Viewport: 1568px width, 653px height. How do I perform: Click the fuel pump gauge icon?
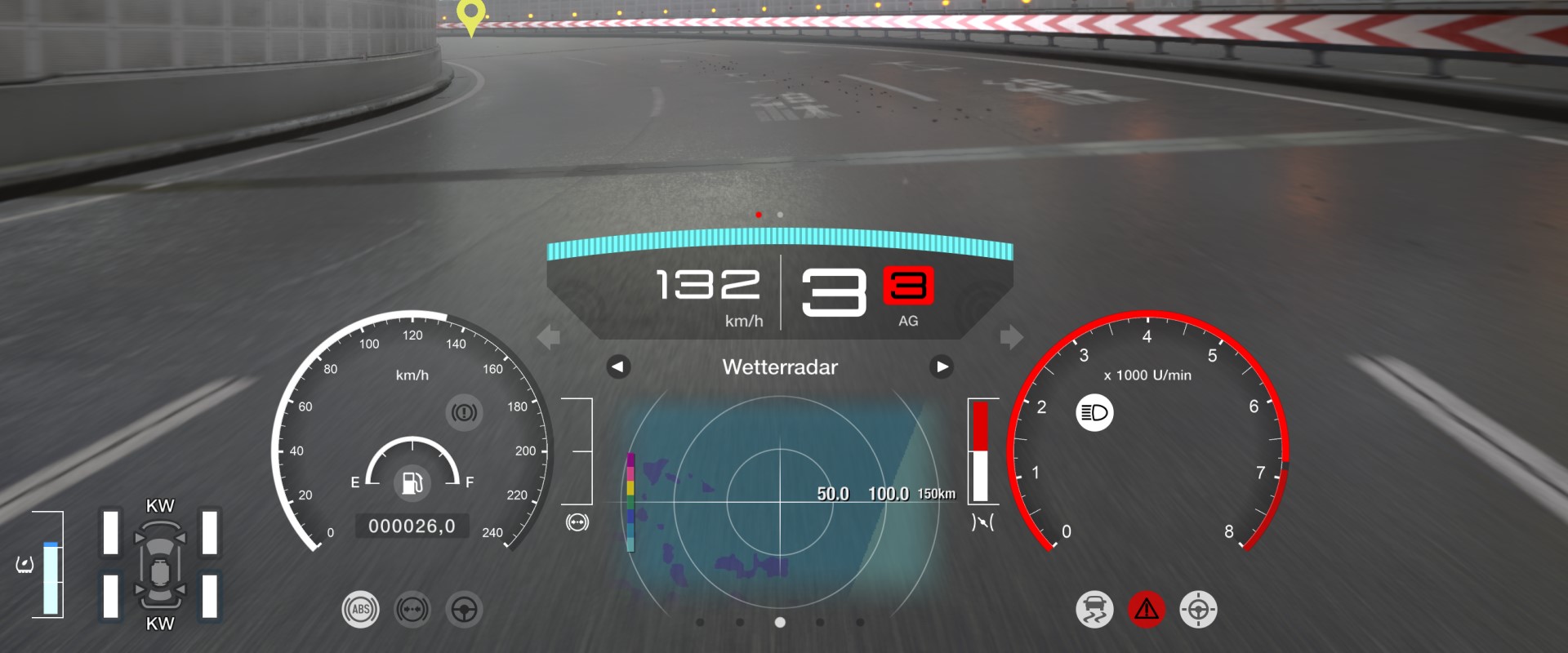click(x=412, y=482)
